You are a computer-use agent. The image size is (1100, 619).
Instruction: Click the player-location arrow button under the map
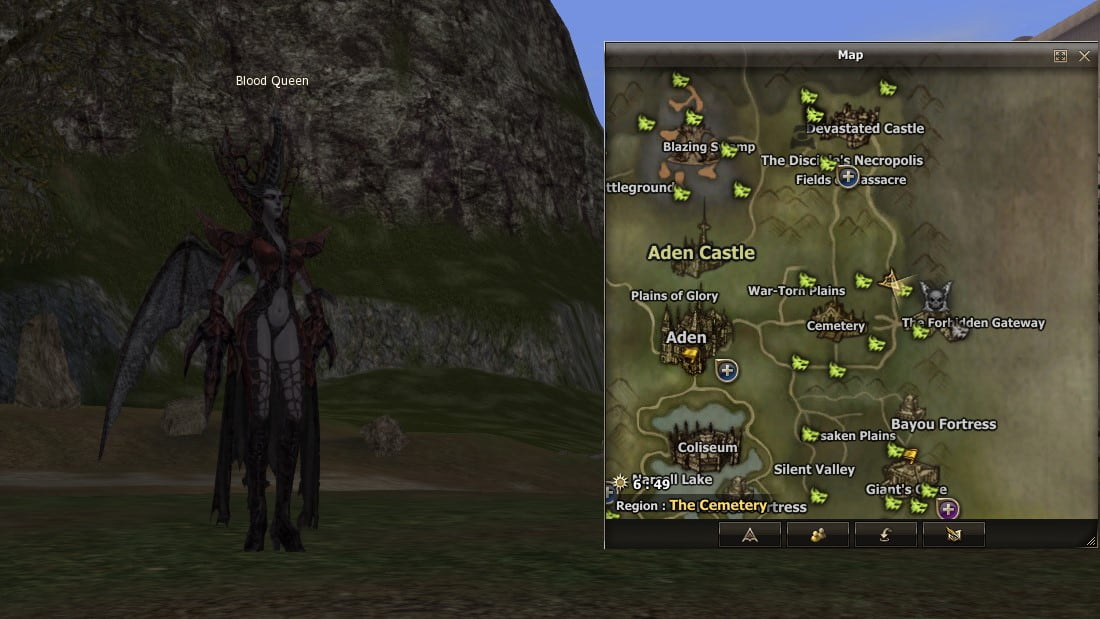(x=750, y=534)
